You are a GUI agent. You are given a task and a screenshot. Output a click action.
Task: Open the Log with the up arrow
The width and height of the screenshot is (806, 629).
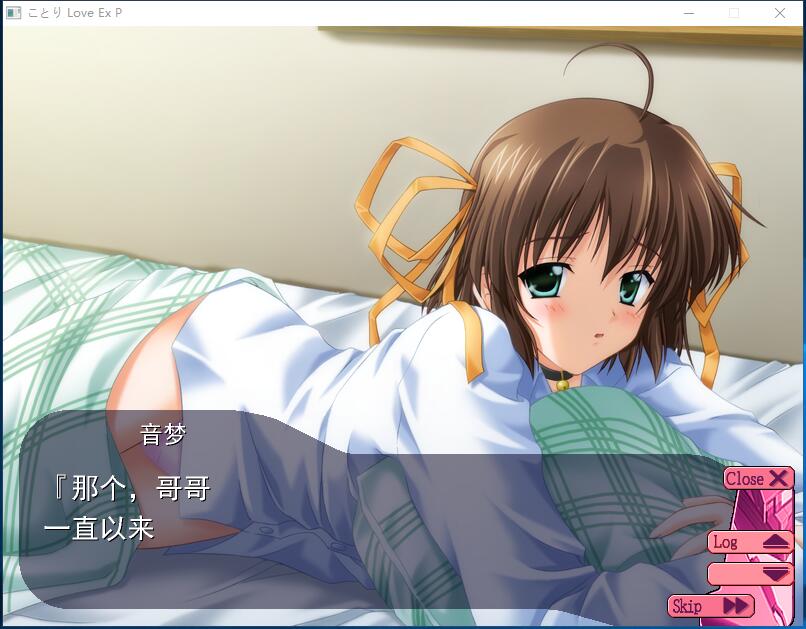pyautogui.click(x=750, y=542)
